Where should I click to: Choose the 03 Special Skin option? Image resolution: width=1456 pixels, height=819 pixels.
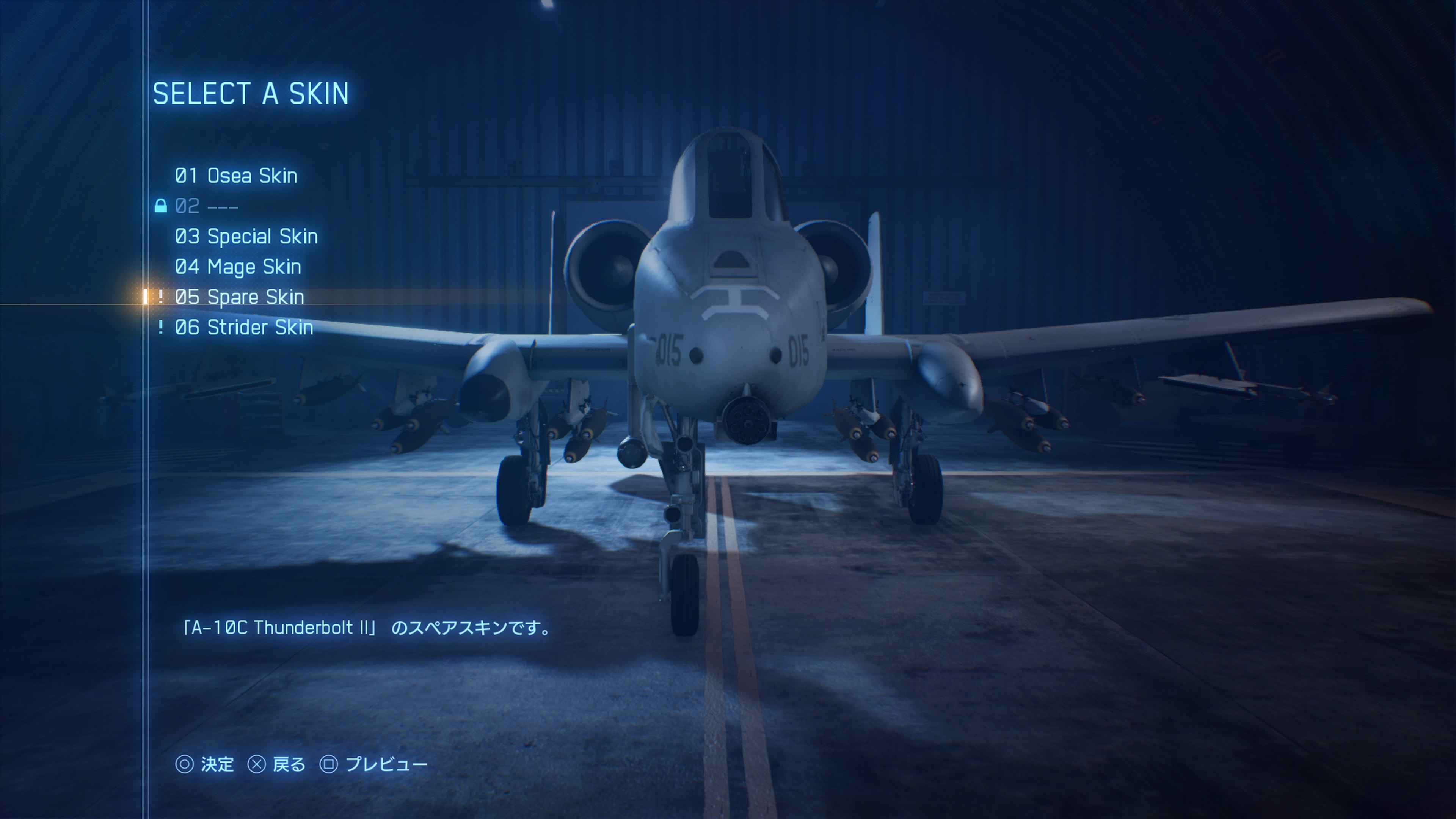pyautogui.click(x=246, y=236)
